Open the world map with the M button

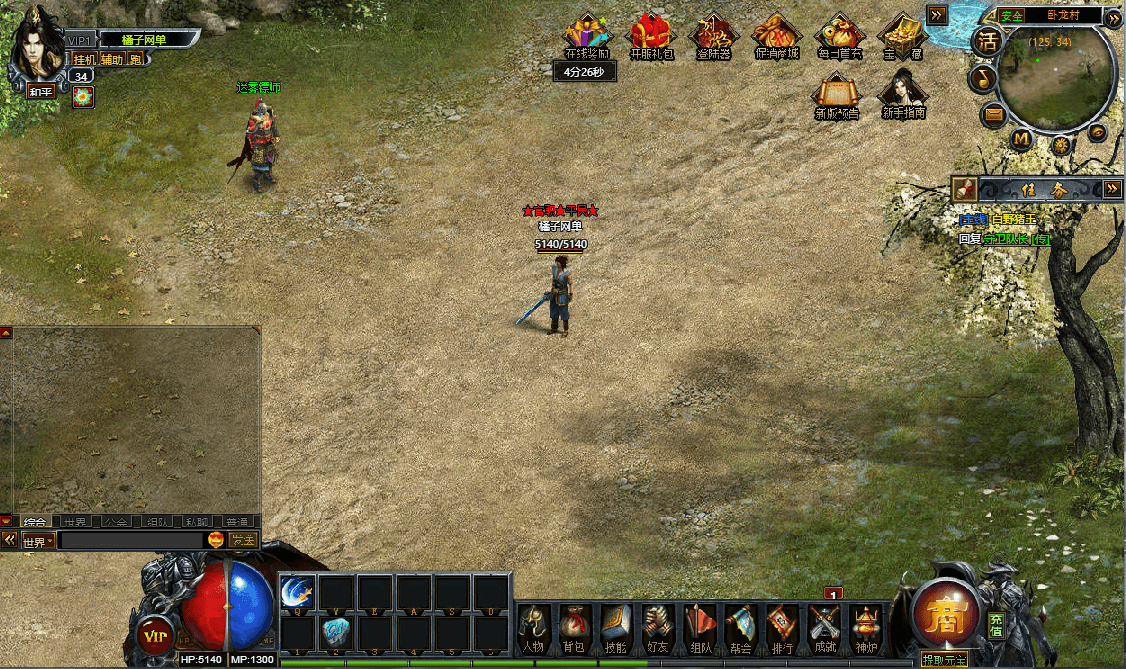[1021, 138]
